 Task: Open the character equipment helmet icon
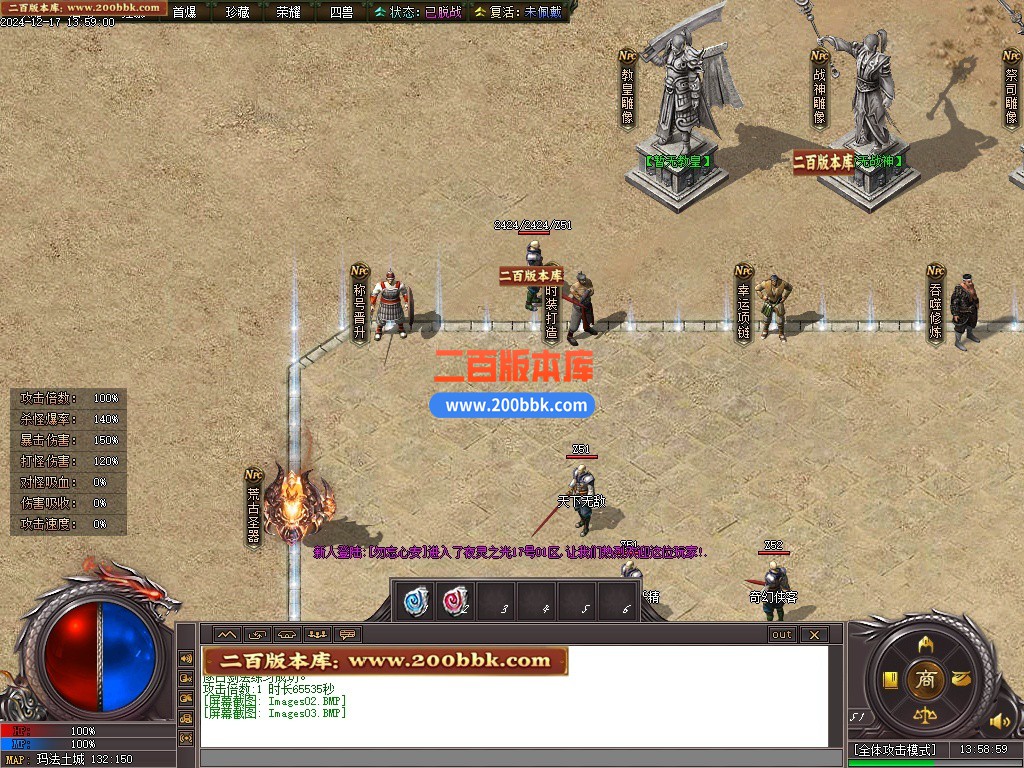[926, 643]
